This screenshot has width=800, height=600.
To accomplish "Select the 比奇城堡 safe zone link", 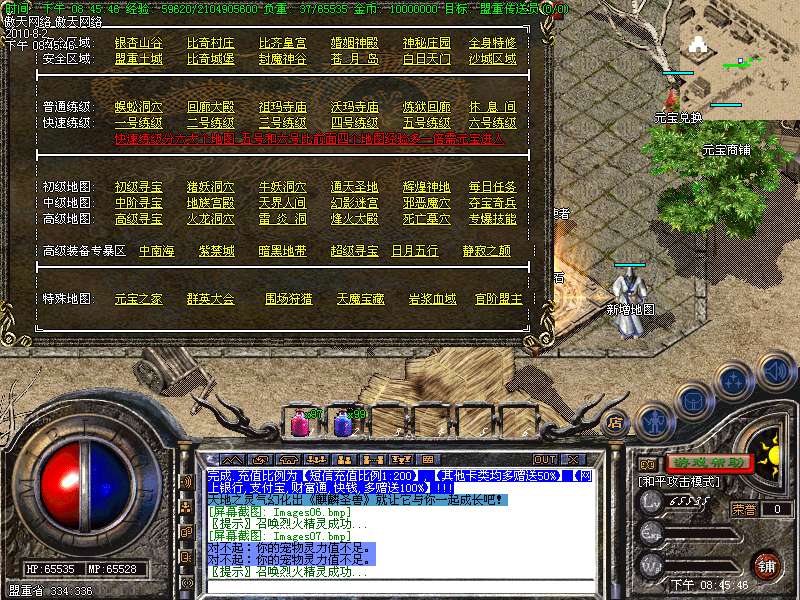I will (210, 59).
